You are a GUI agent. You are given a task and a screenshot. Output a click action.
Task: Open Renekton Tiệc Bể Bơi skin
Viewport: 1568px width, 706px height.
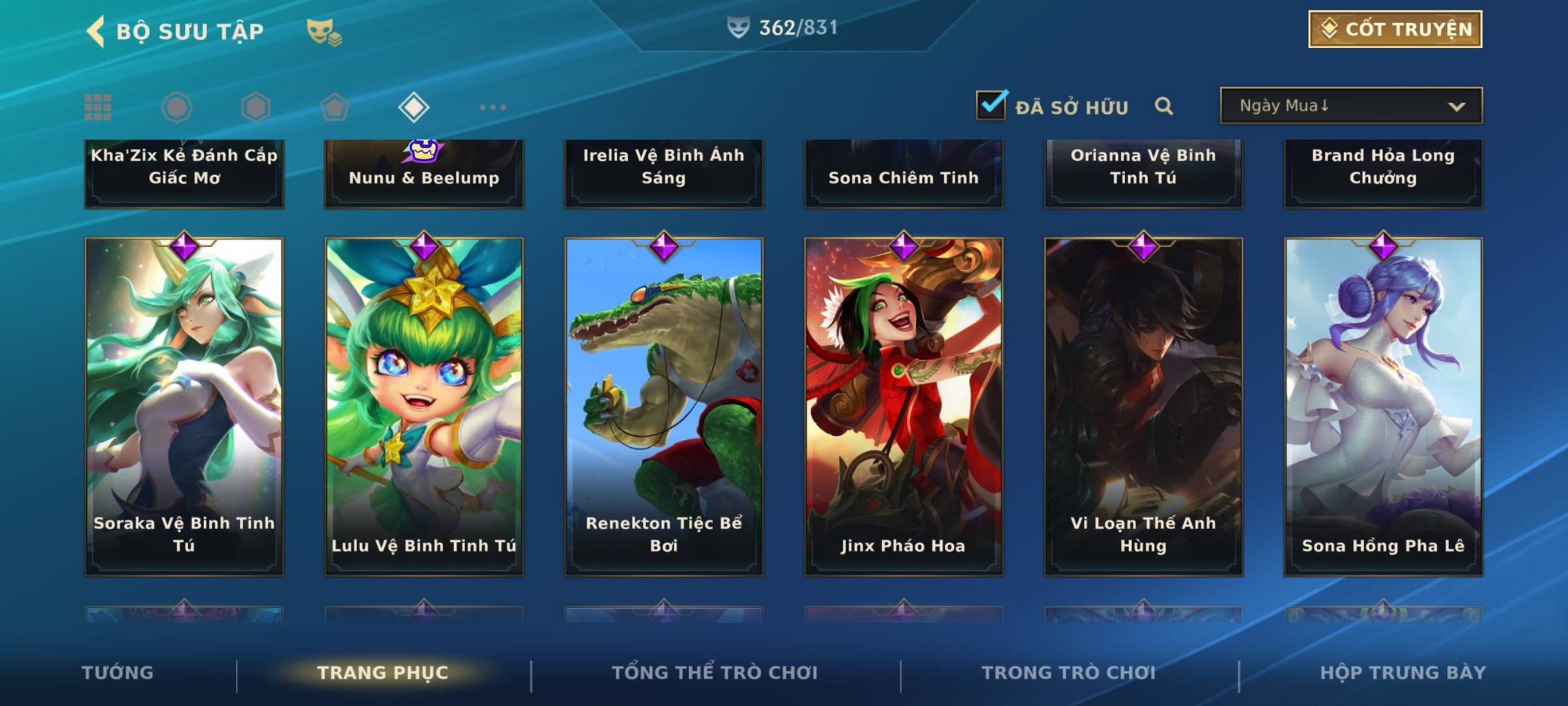(x=664, y=407)
